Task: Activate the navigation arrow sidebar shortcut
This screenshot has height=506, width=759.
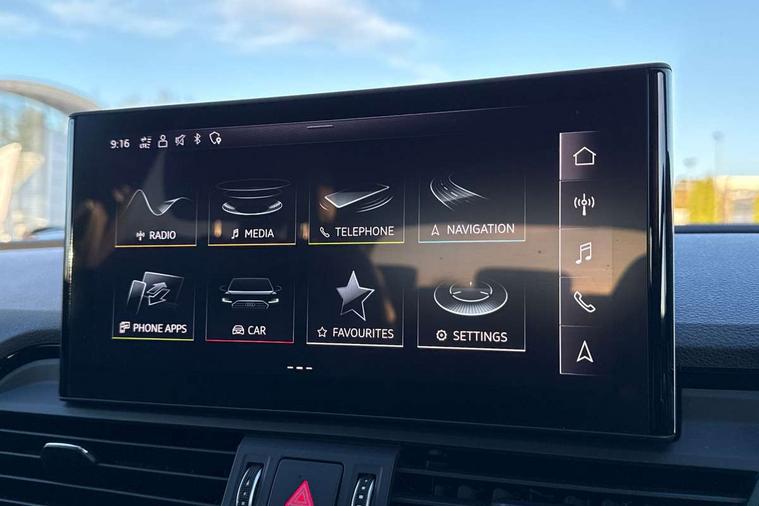Action: point(584,350)
